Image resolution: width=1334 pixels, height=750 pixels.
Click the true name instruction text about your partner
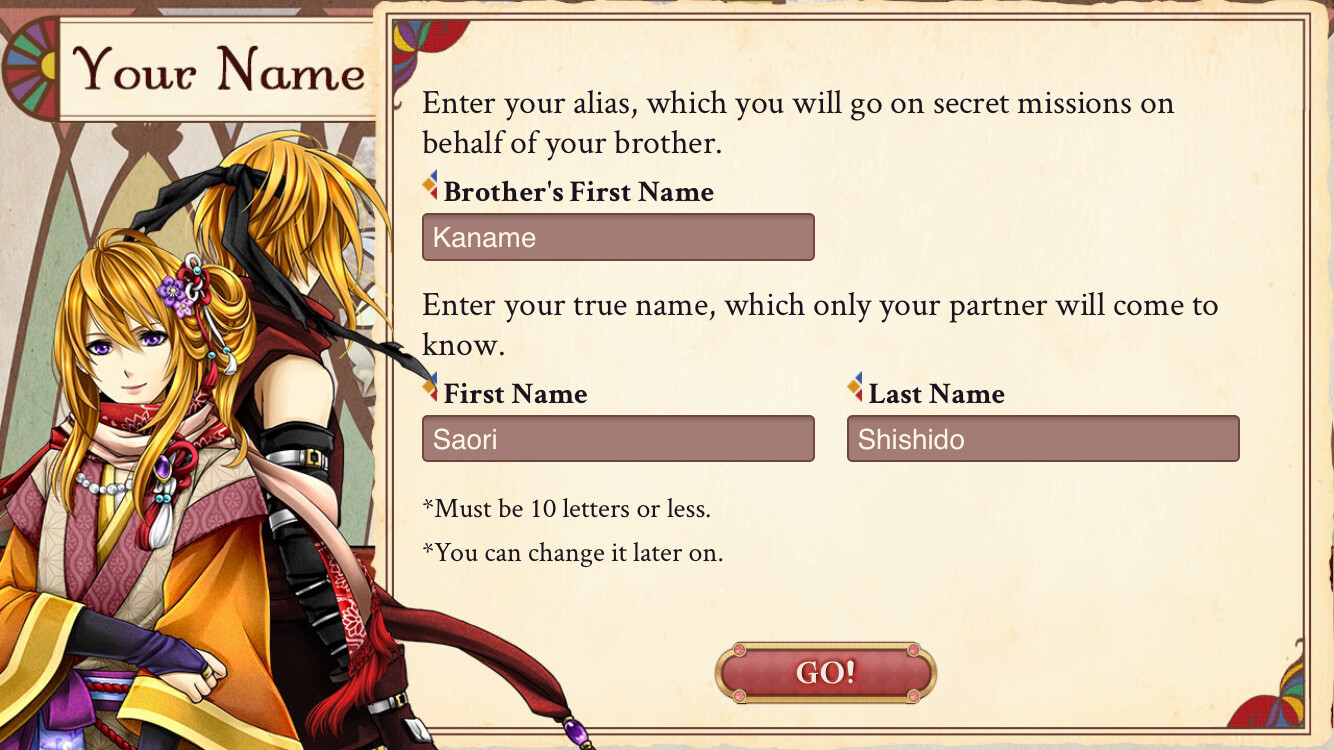pyautogui.click(x=820, y=325)
